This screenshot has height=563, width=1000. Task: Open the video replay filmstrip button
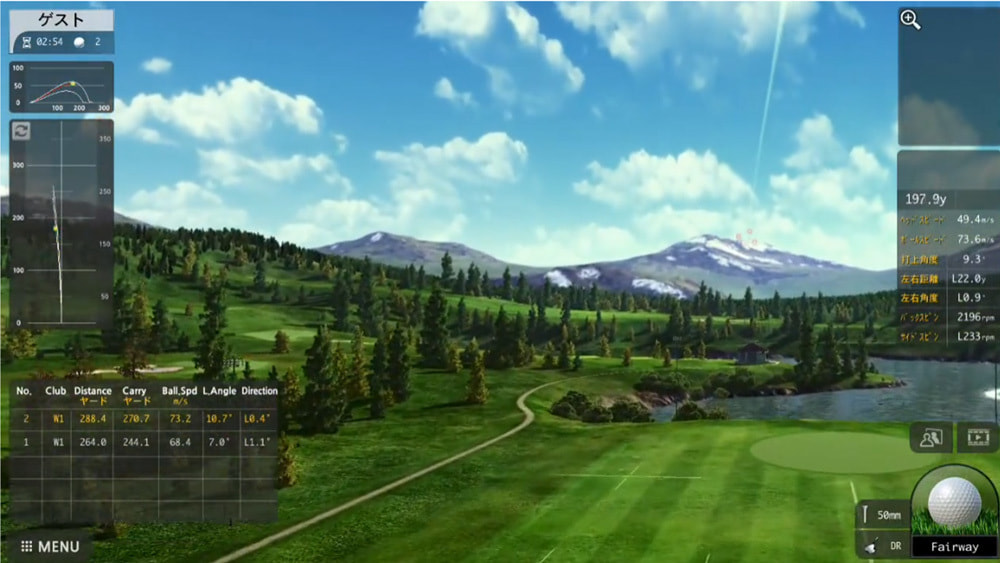977,437
